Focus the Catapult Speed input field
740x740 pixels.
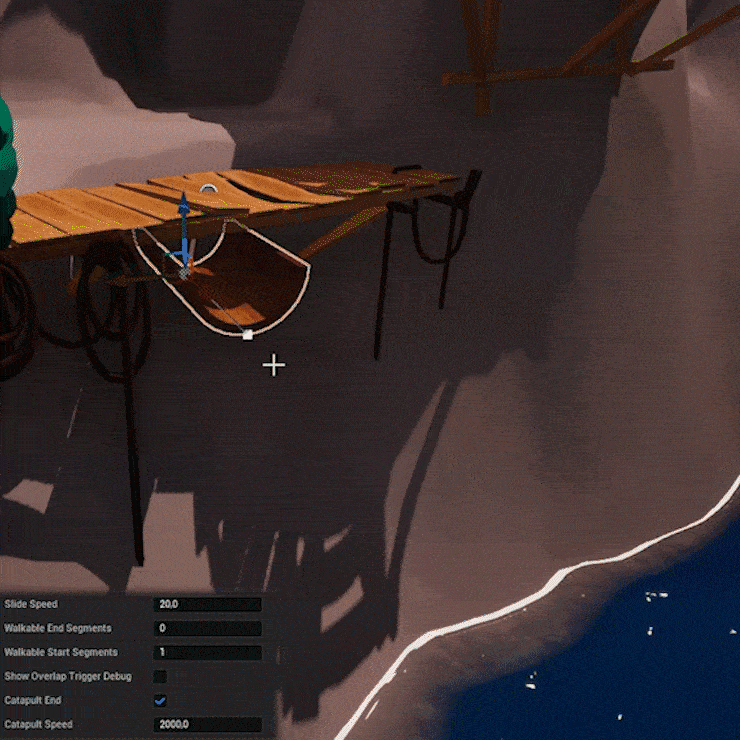pyautogui.click(x=207, y=724)
